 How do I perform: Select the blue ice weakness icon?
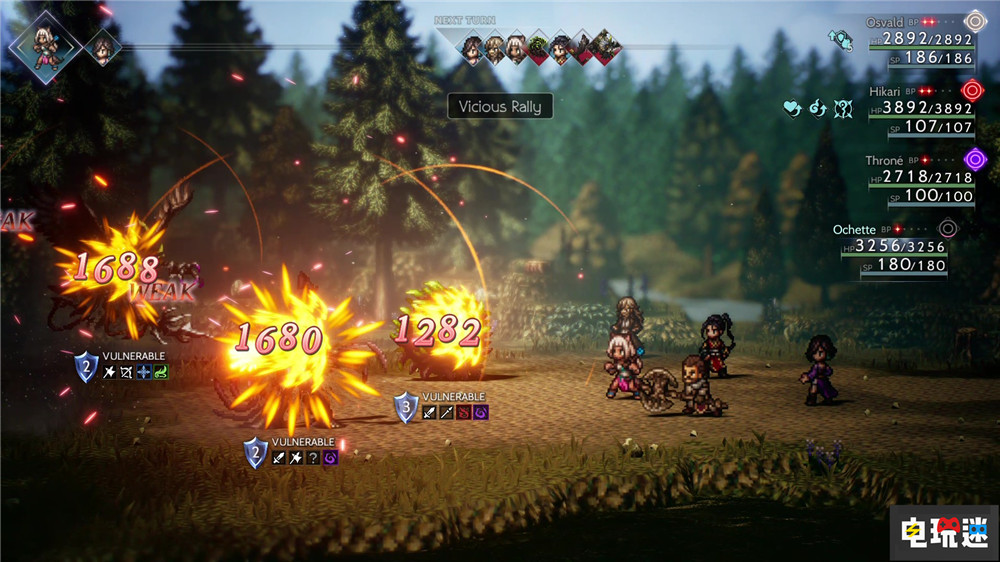[144, 372]
